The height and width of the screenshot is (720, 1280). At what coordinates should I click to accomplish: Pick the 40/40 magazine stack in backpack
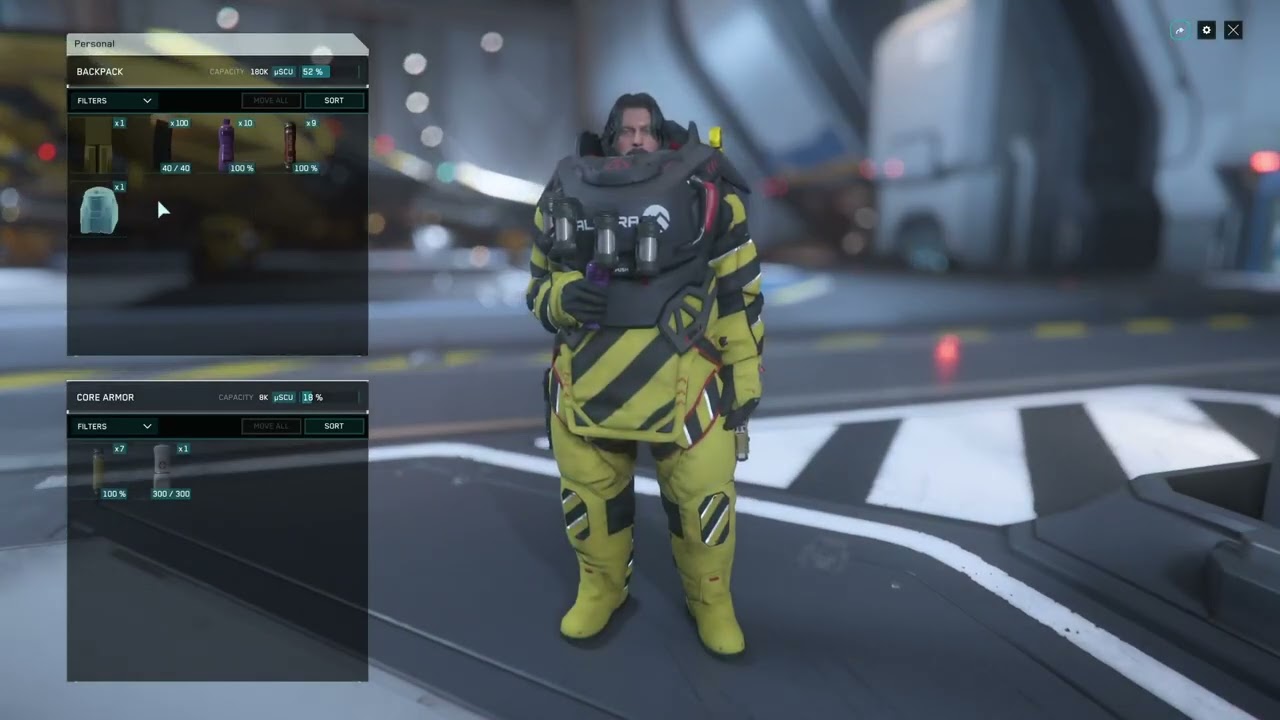point(163,144)
